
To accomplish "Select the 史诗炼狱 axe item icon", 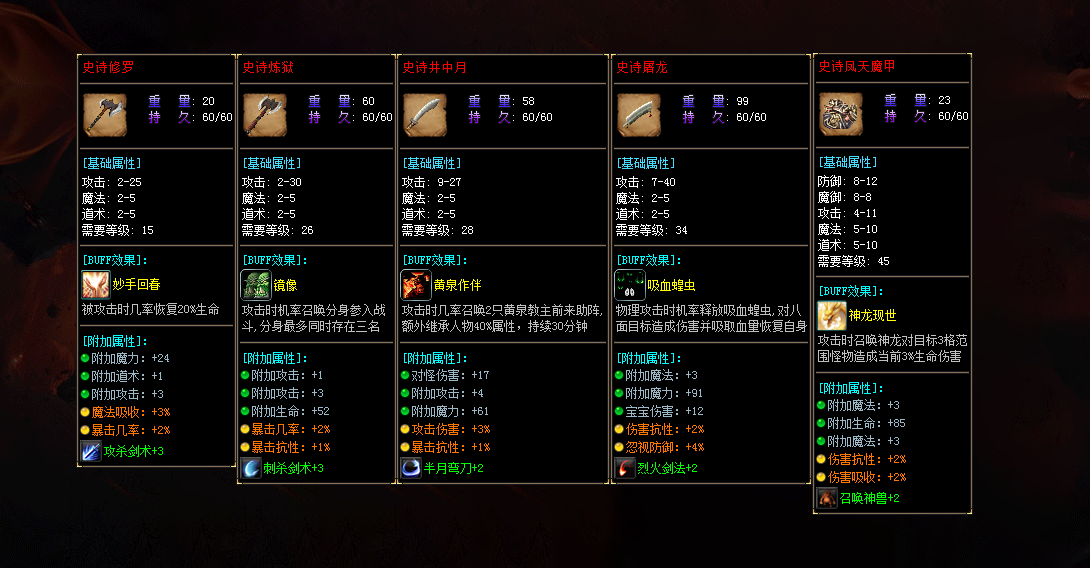I will pyautogui.click(x=264, y=112).
